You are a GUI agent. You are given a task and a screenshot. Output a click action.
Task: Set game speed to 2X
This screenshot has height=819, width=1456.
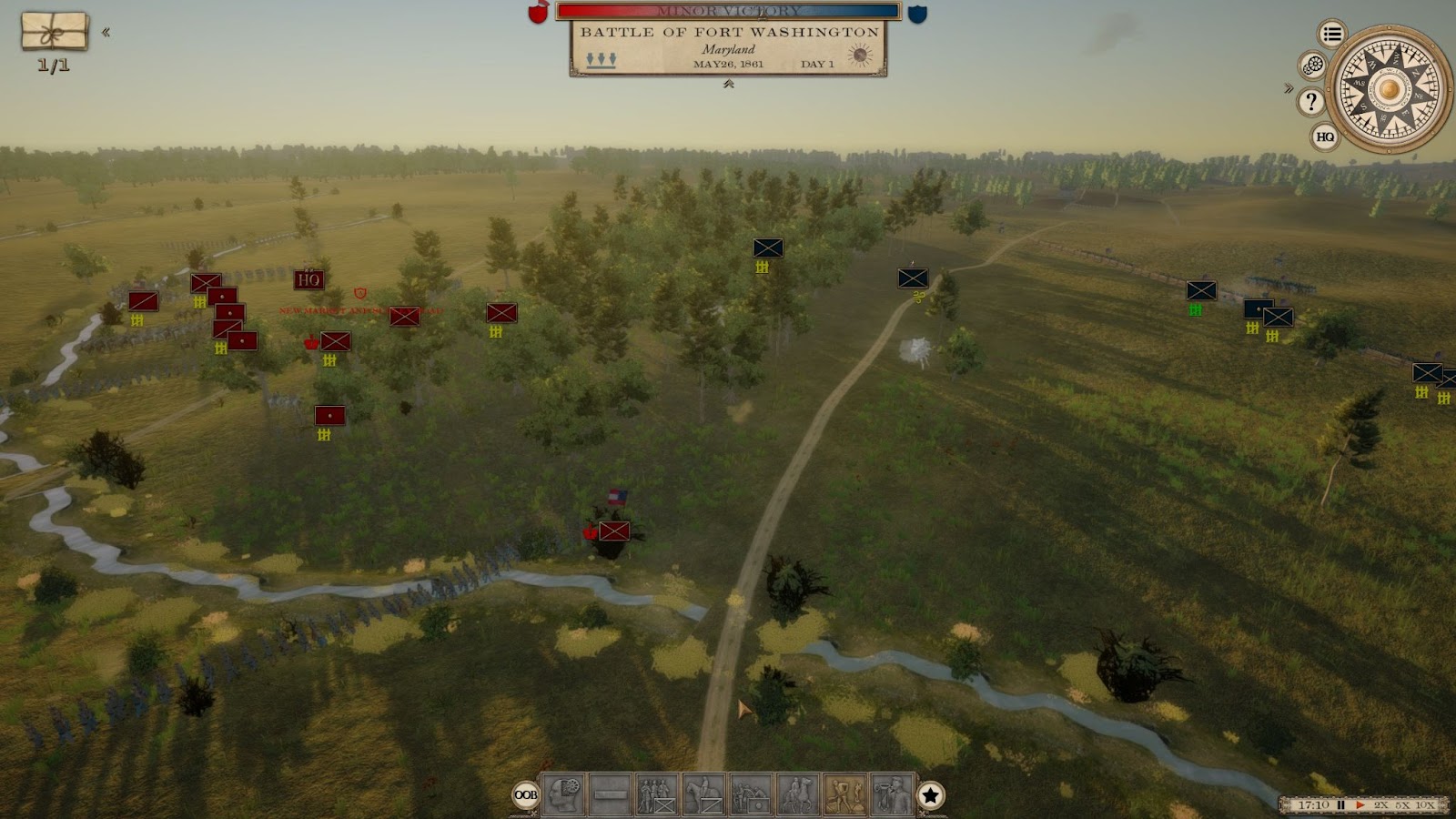coord(1381,805)
